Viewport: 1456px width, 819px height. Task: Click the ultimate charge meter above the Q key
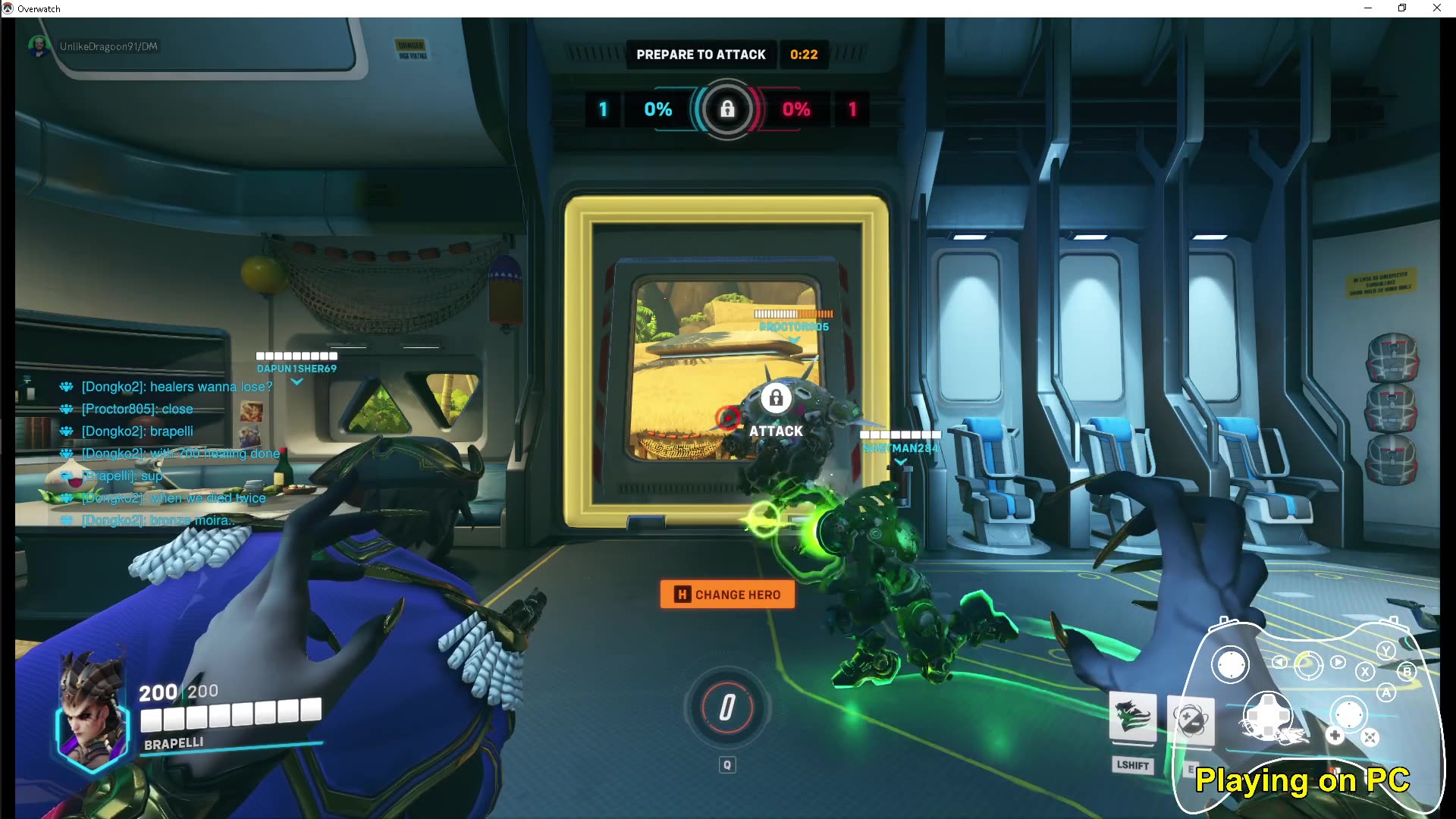[726, 708]
